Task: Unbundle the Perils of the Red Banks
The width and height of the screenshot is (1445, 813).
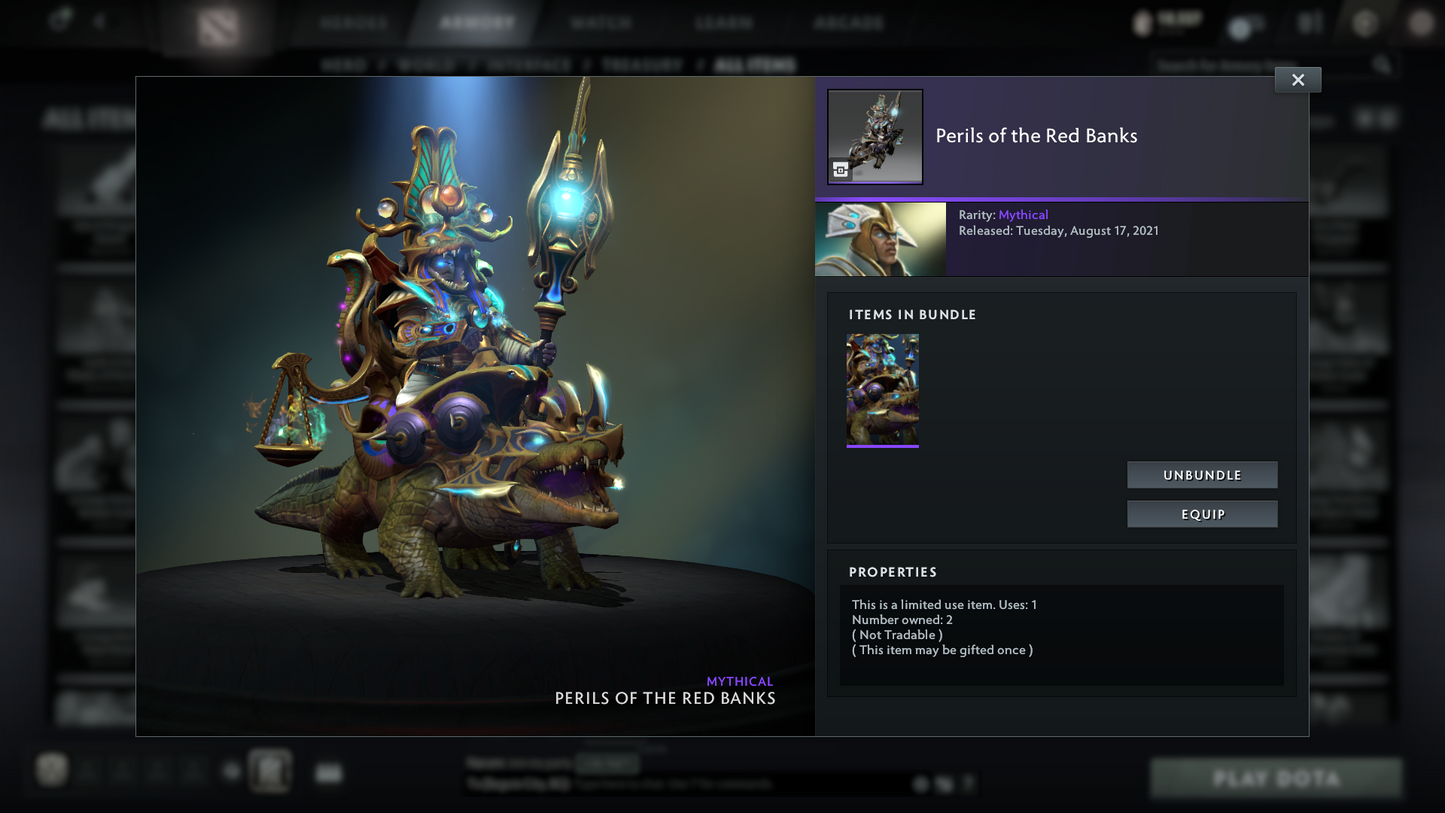Action: (1202, 475)
